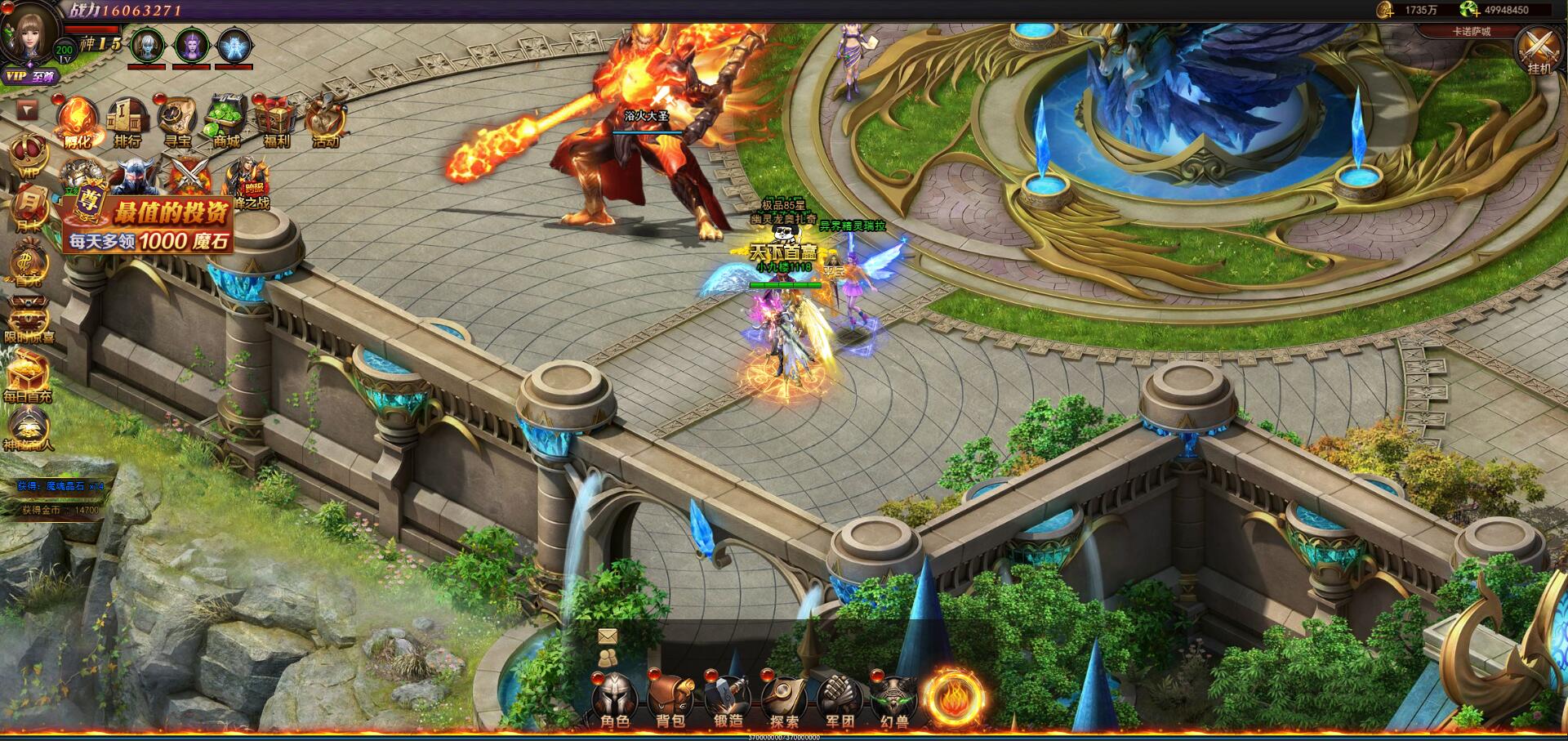The height and width of the screenshot is (741, 1568).
Task: Open the 军团 legion menu
Action: tap(840, 700)
